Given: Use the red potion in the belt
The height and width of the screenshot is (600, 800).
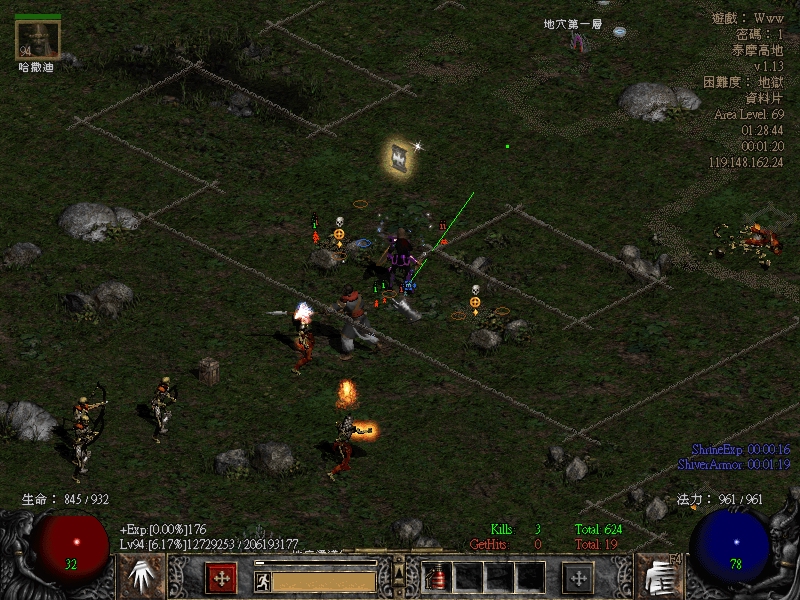Looking at the screenshot, I should click(437, 577).
